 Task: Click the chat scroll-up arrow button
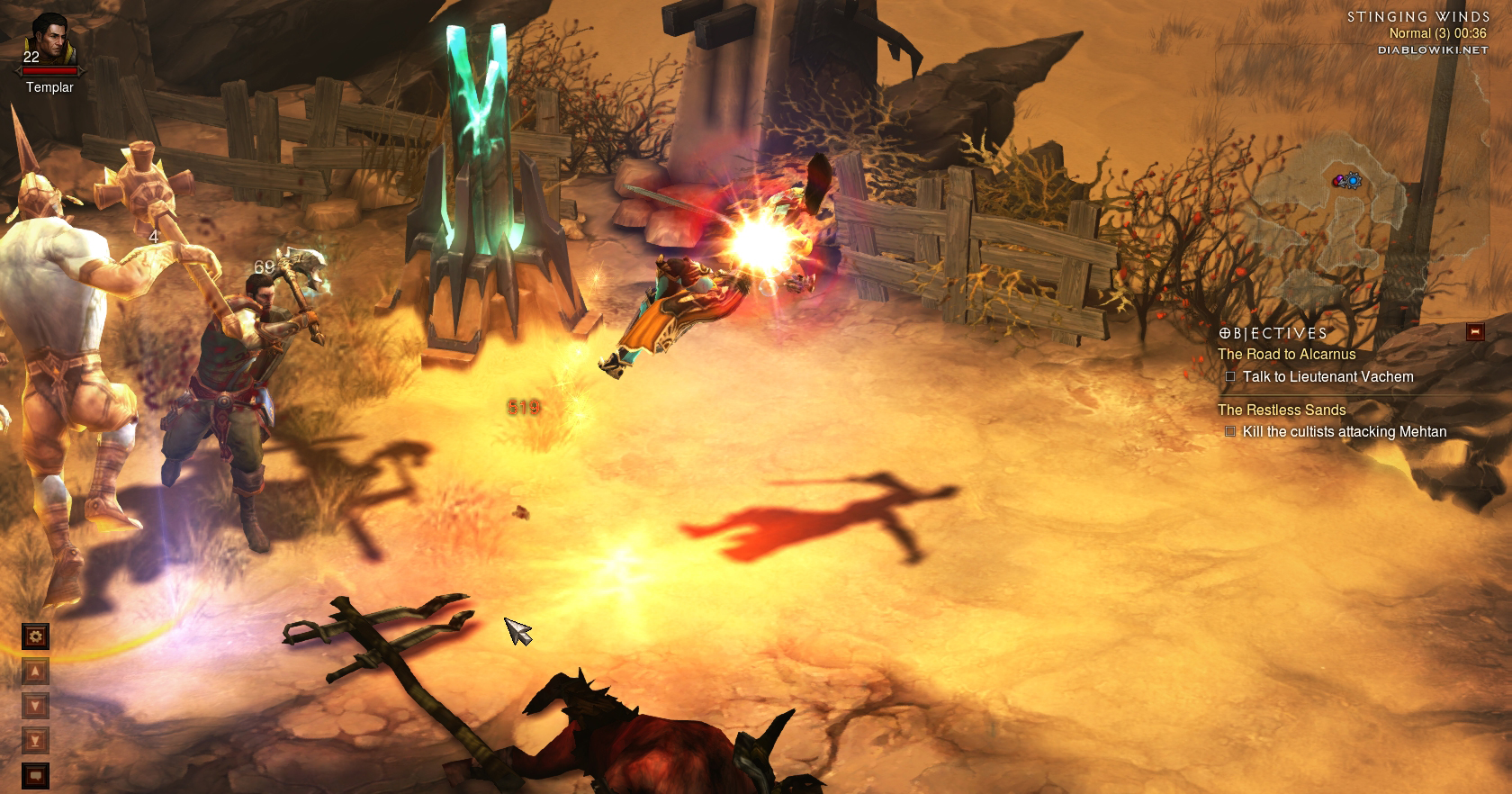[35, 672]
